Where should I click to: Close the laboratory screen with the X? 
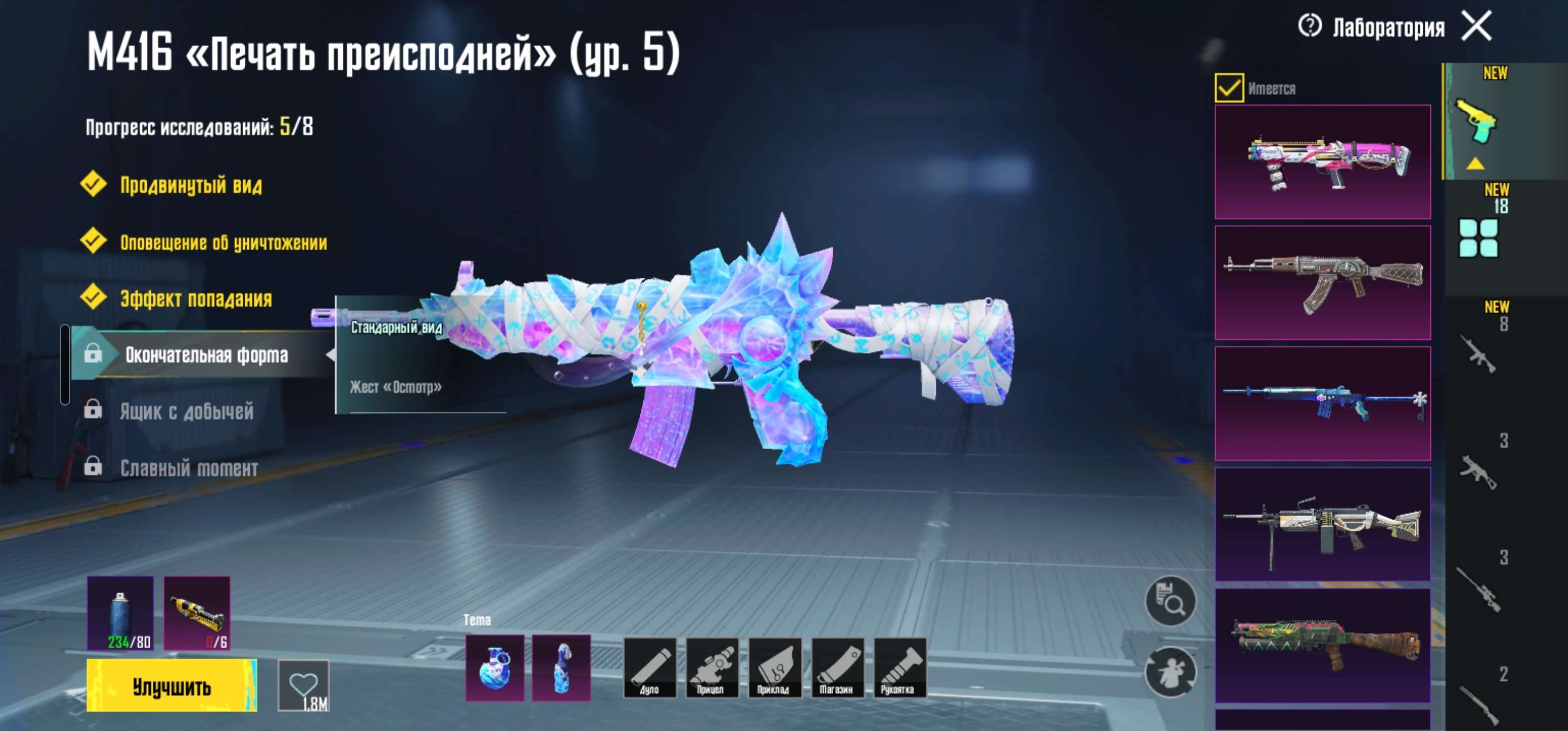click(1477, 26)
